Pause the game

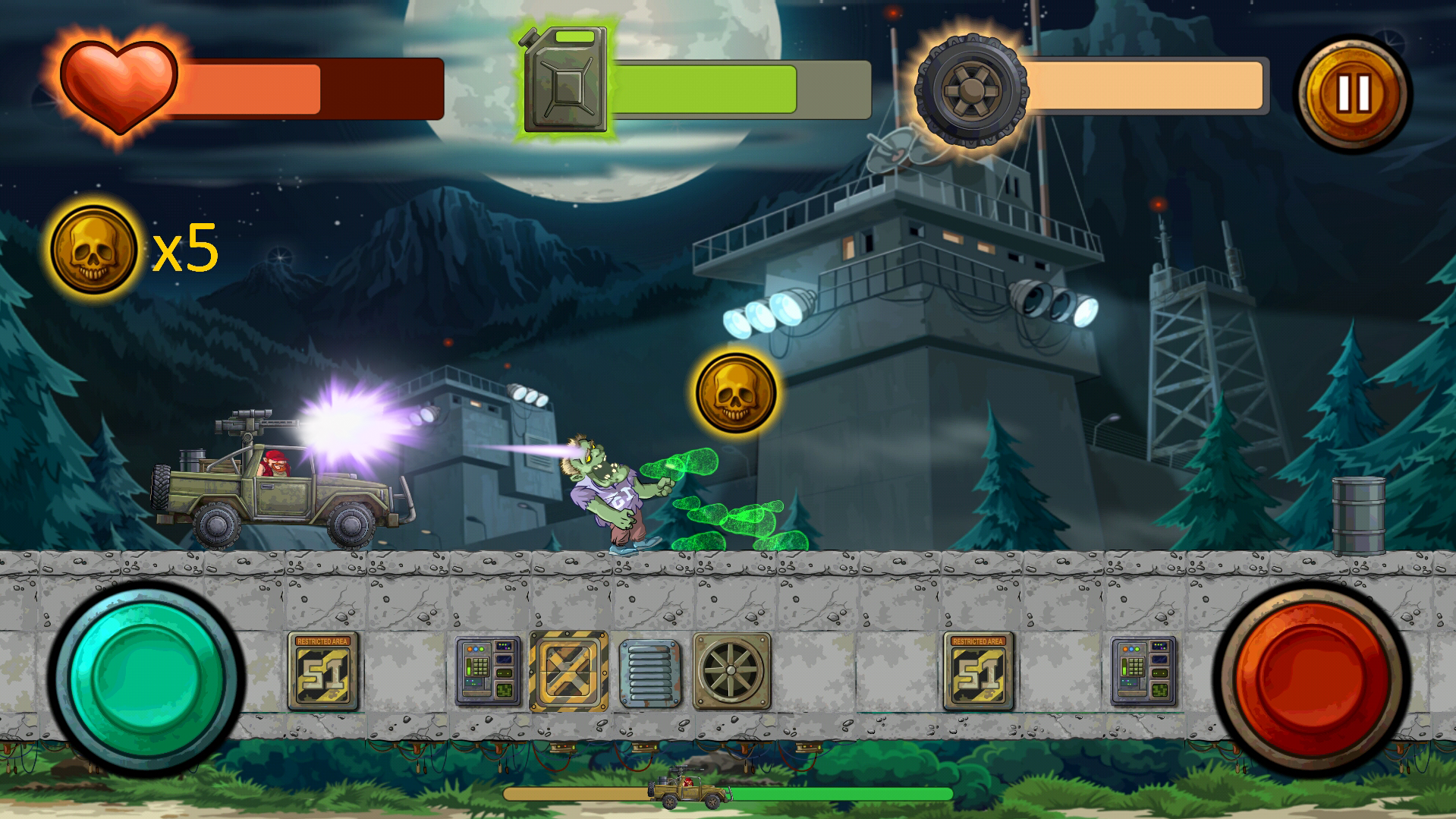pos(1354,93)
